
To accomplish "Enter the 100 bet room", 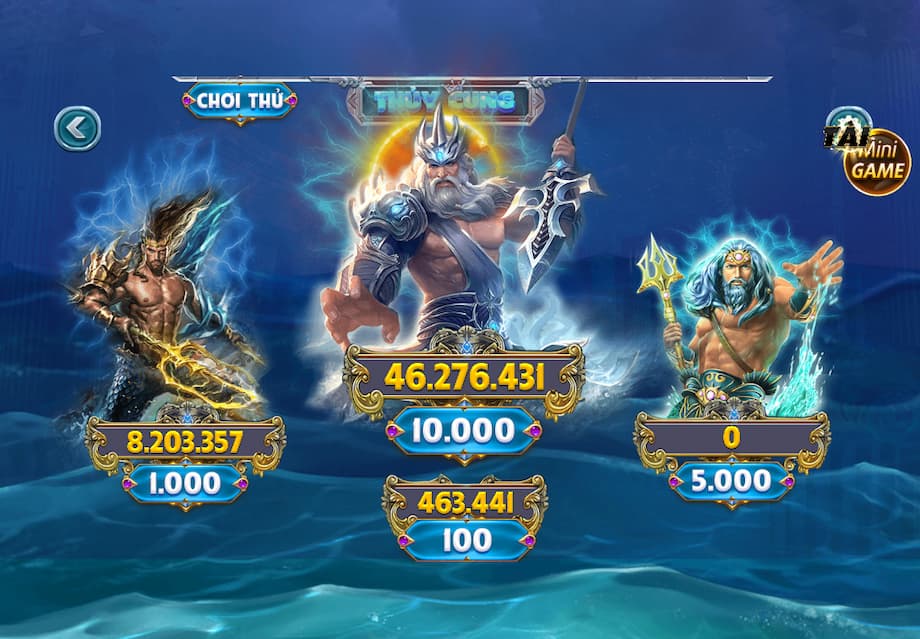I will click(x=465, y=540).
